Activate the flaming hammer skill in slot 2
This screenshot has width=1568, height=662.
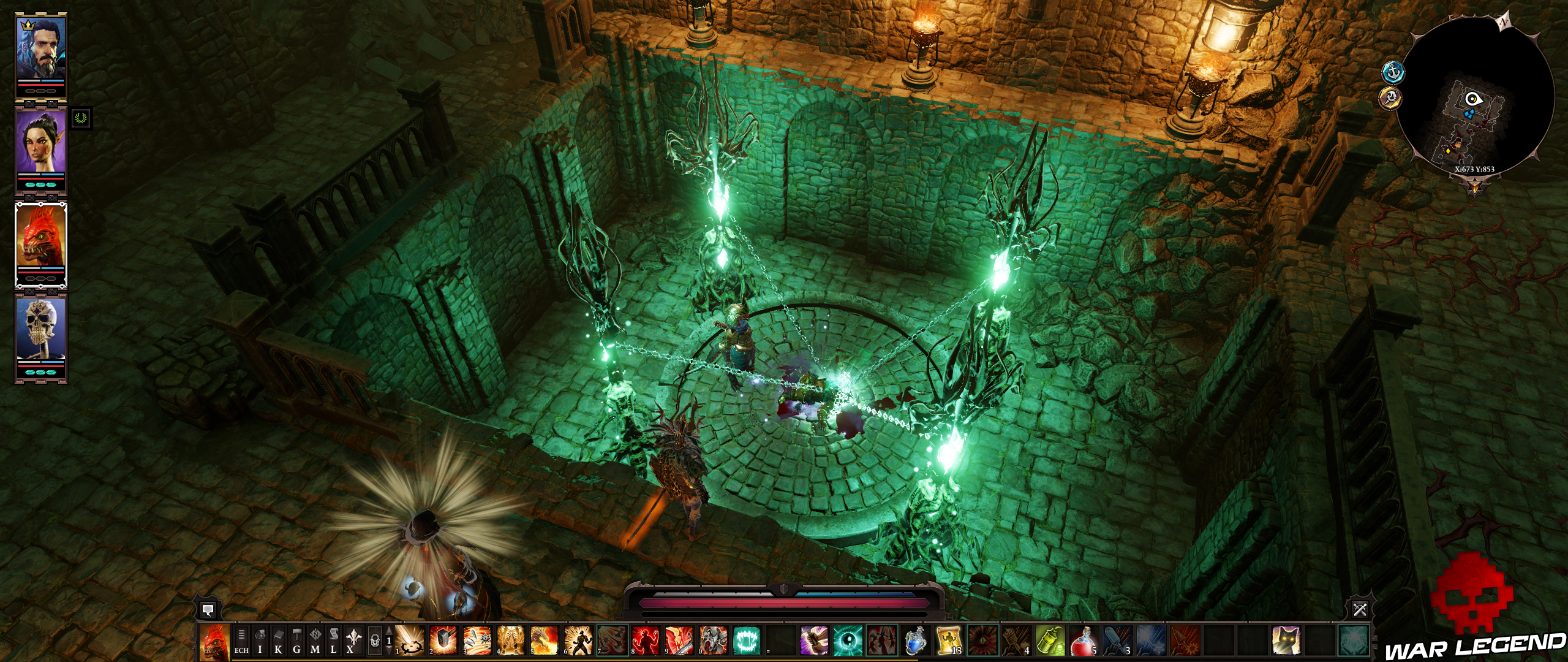click(x=443, y=641)
